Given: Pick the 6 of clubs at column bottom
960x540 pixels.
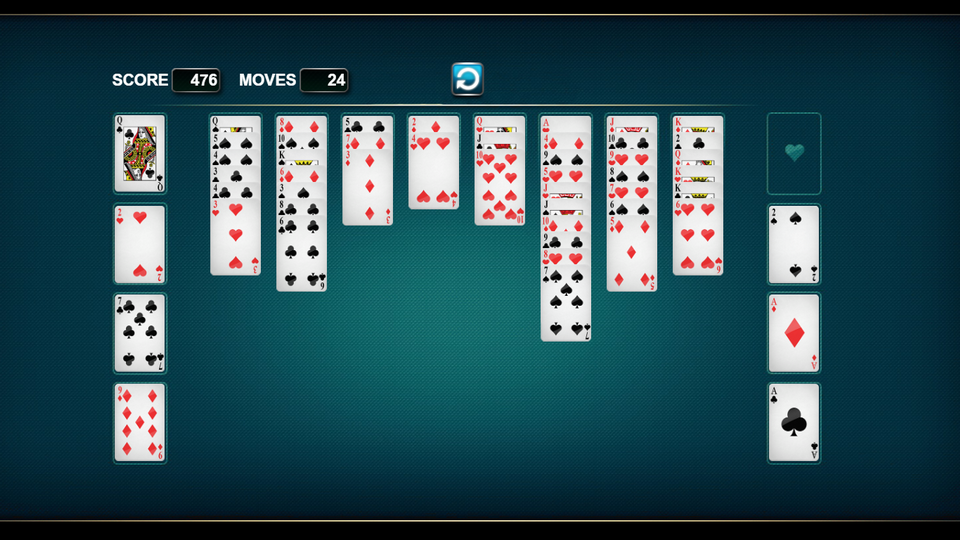Looking at the screenshot, I should click(301, 255).
